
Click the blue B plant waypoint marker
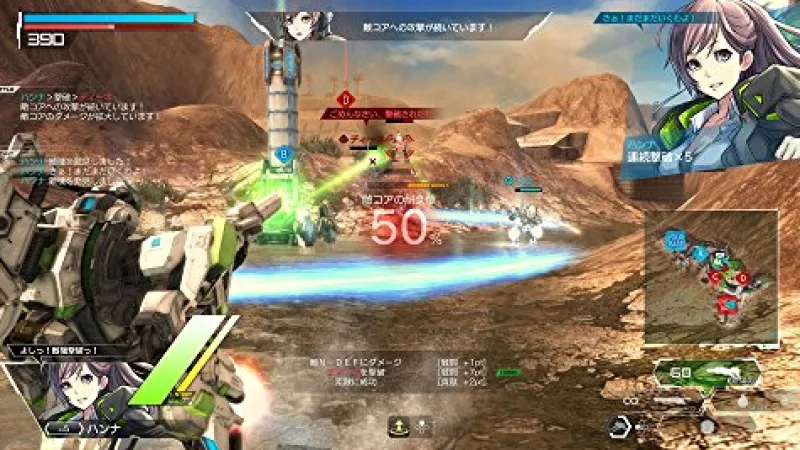[283, 155]
